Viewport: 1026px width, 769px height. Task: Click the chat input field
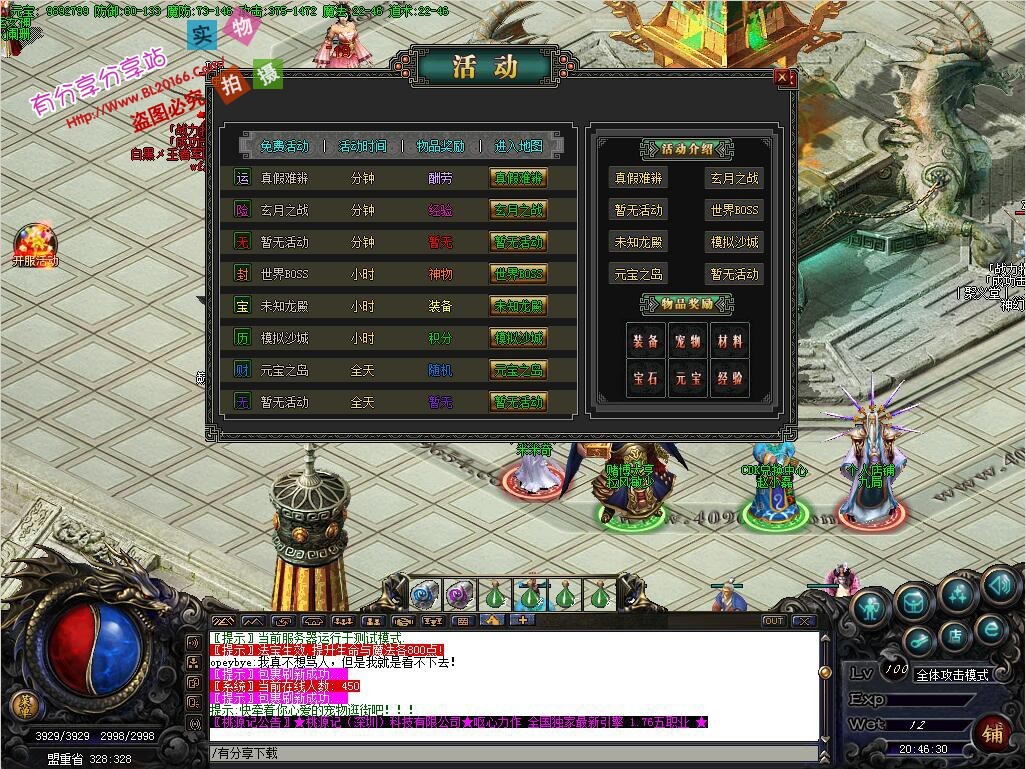[510, 753]
